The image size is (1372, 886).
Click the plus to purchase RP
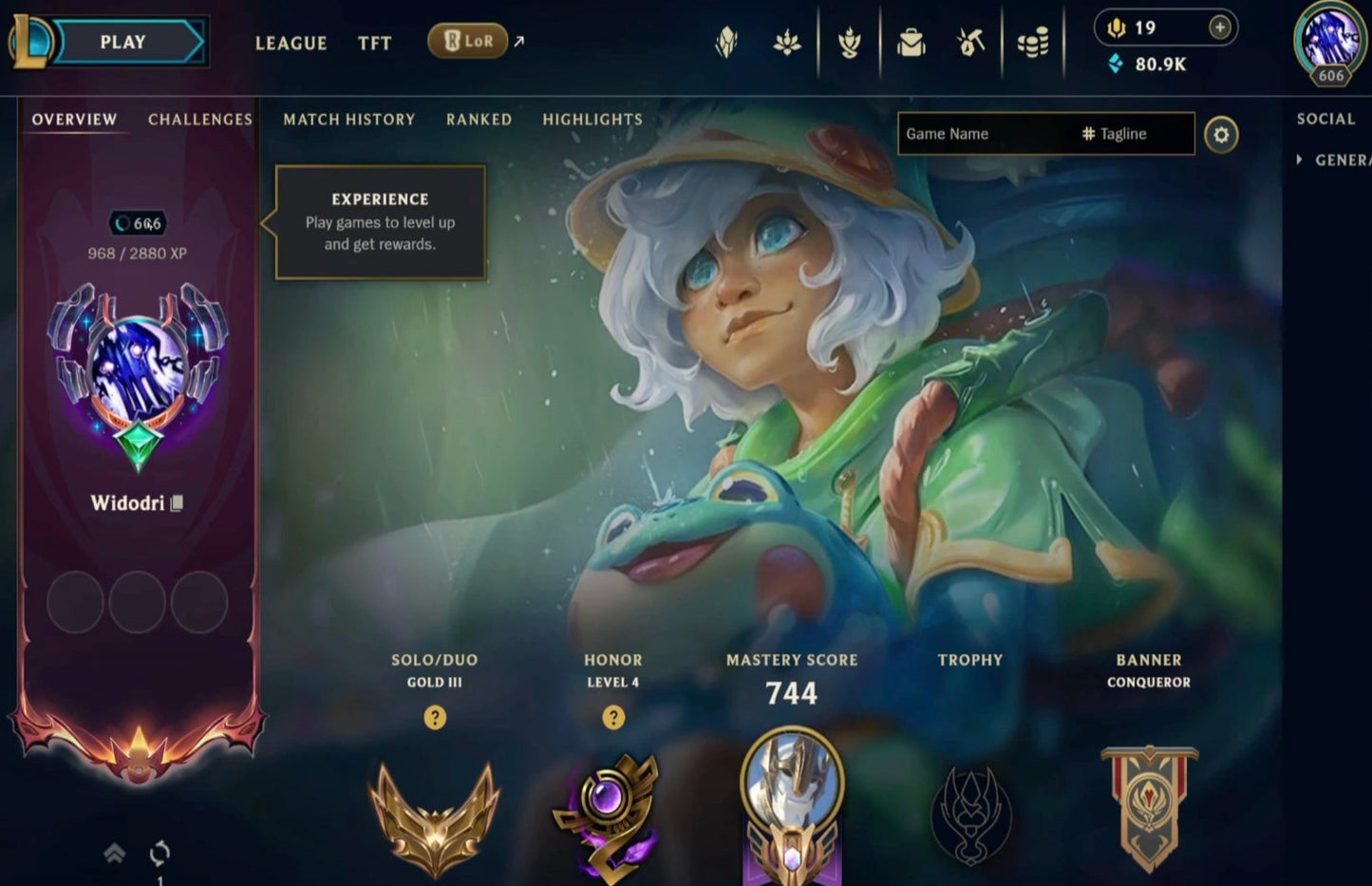coord(1218,28)
